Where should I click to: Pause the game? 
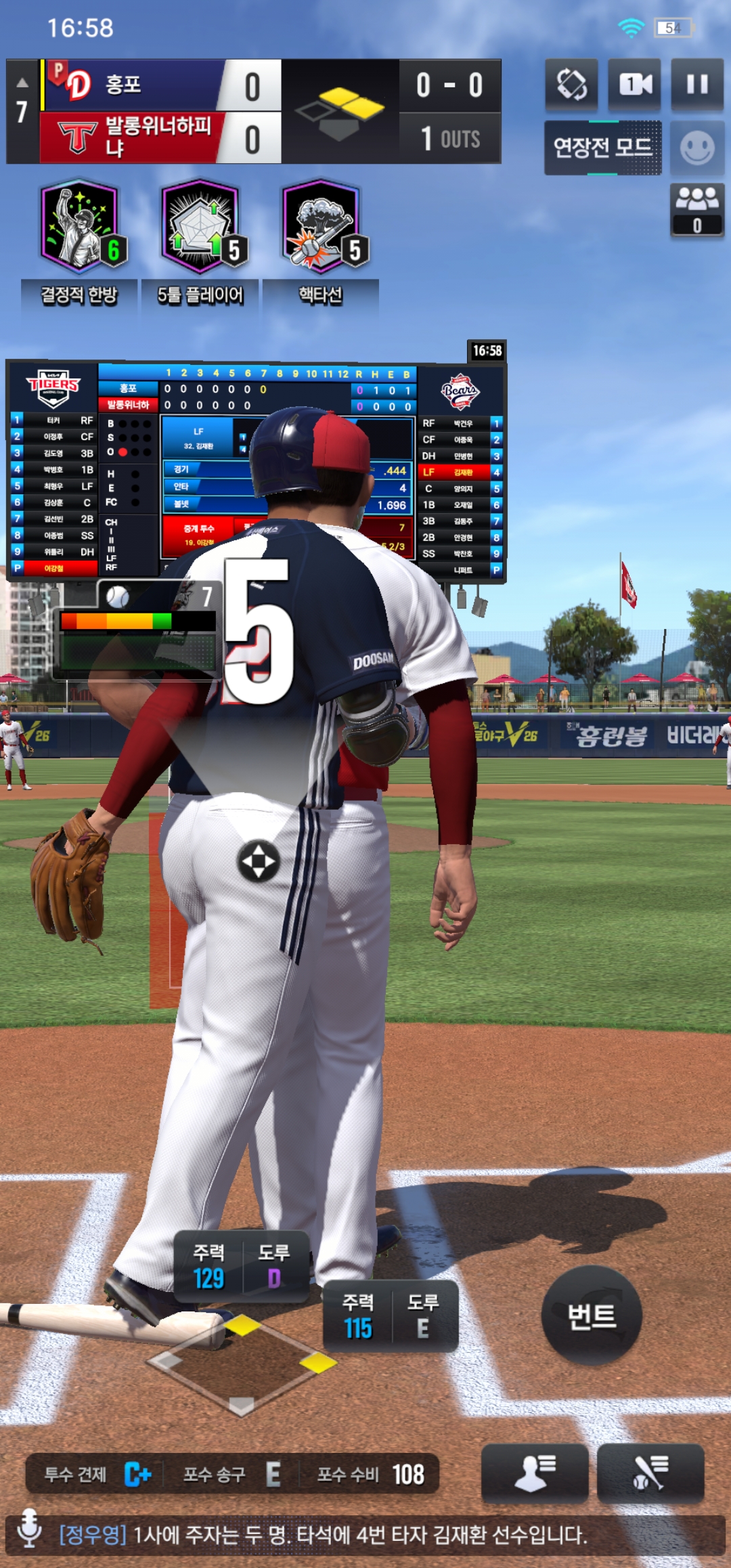(697, 85)
